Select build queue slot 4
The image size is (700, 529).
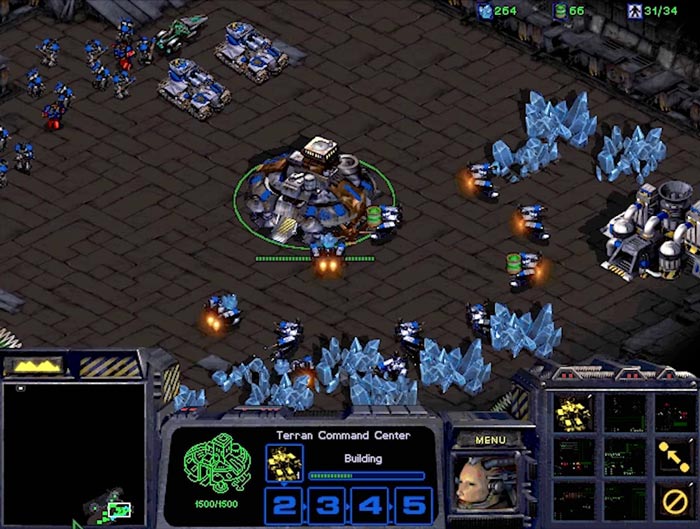pyautogui.click(x=371, y=504)
